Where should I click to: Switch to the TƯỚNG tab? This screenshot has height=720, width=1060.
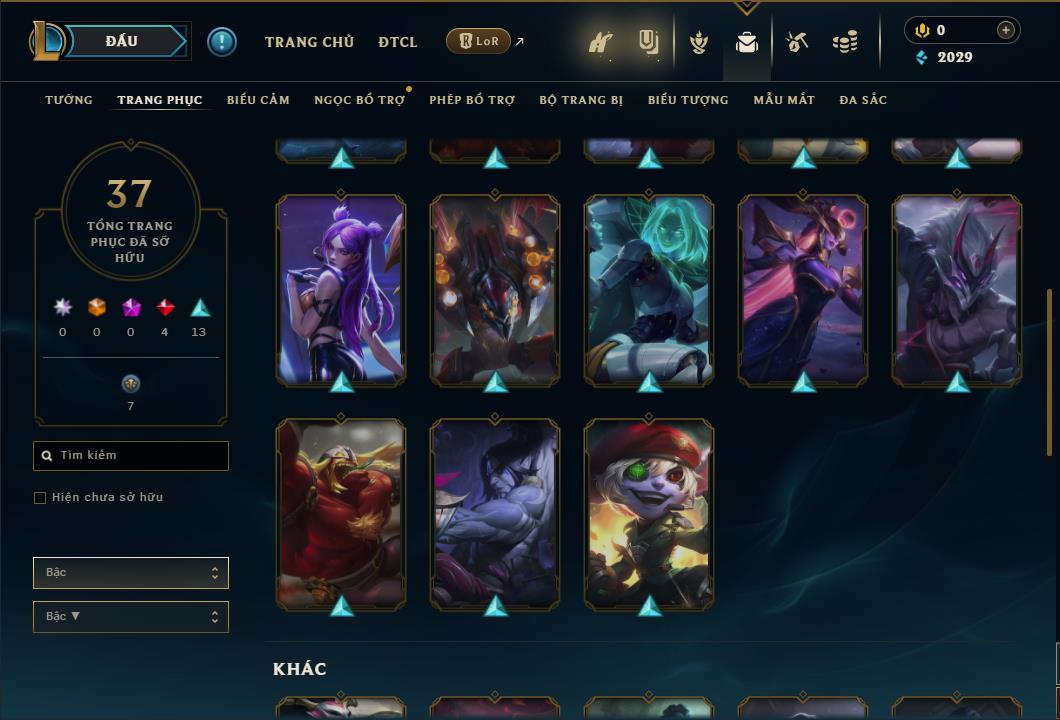(x=69, y=100)
